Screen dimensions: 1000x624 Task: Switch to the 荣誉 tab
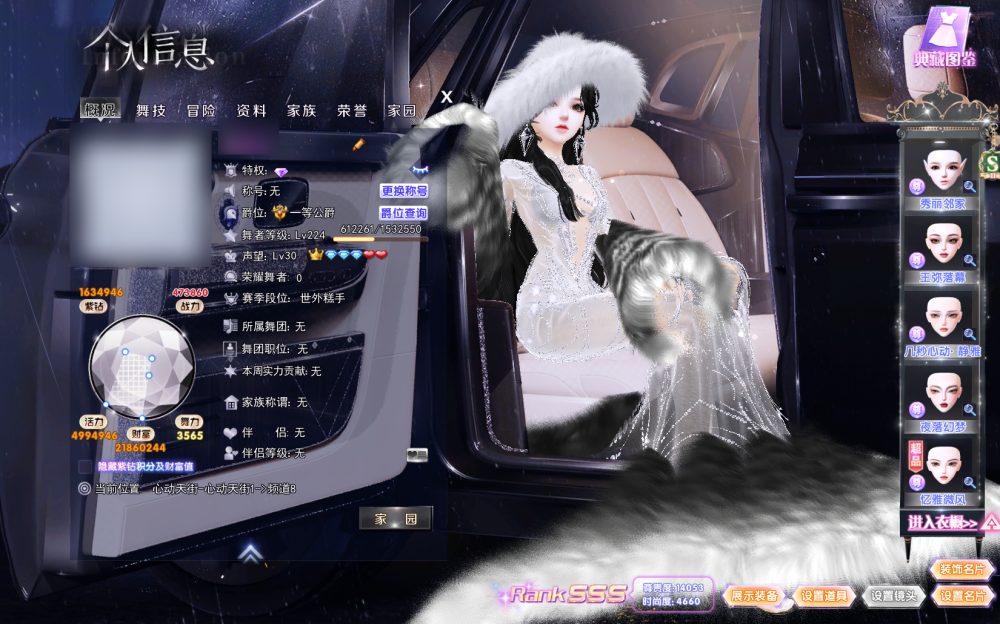tap(351, 111)
